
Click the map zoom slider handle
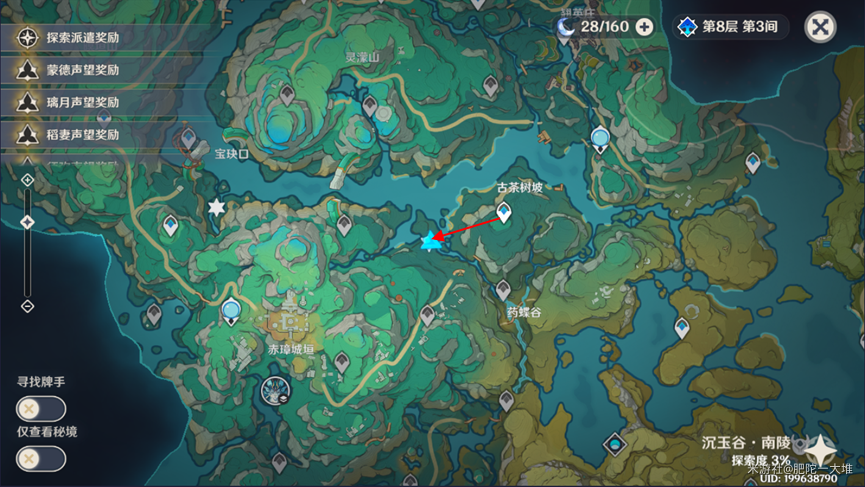(x=28, y=222)
